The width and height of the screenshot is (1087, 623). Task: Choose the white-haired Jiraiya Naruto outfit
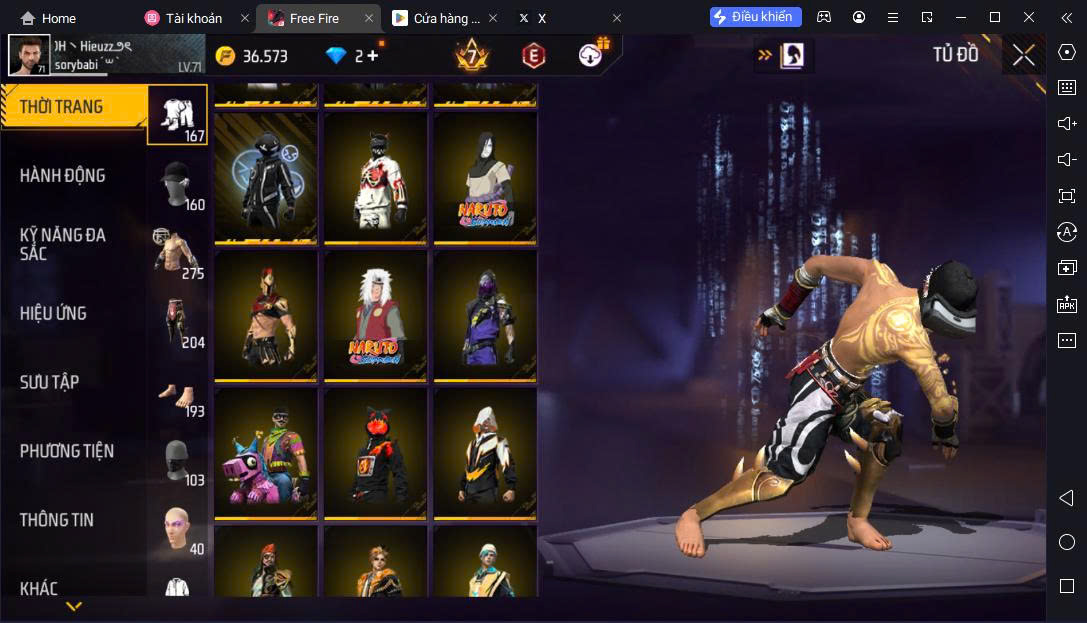click(375, 314)
